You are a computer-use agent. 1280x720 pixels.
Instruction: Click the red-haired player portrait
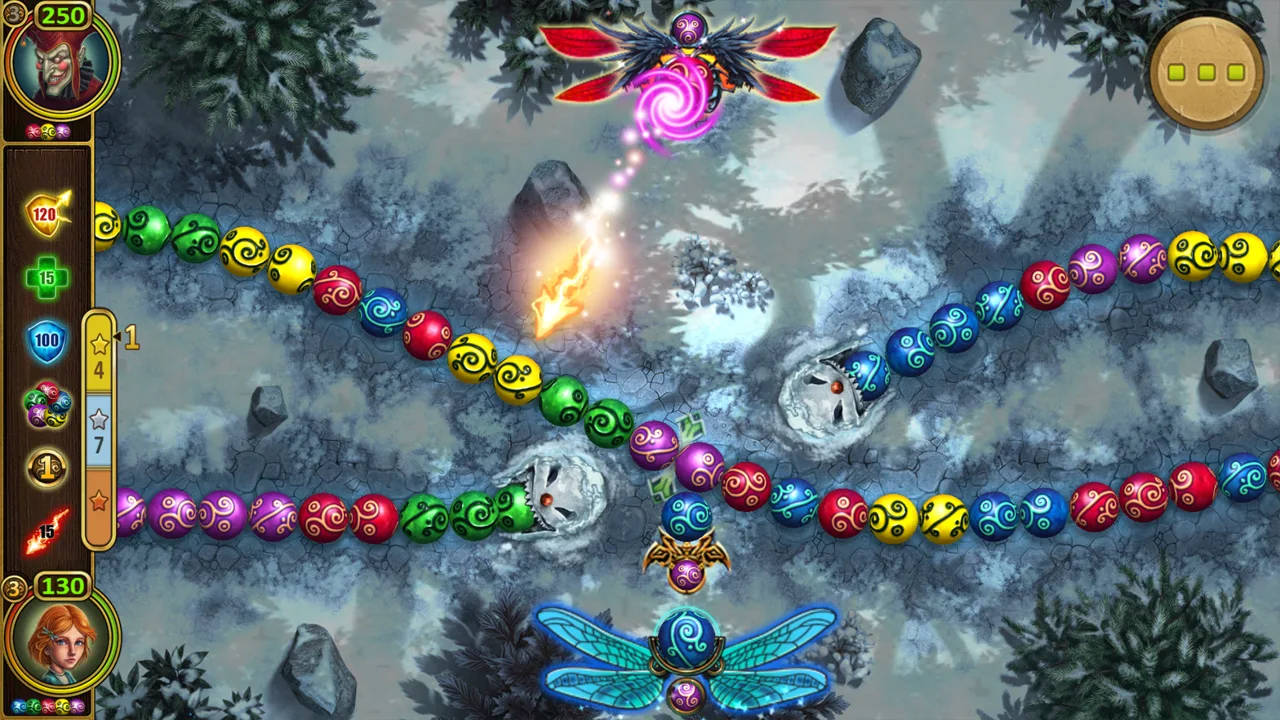(x=60, y=640)
